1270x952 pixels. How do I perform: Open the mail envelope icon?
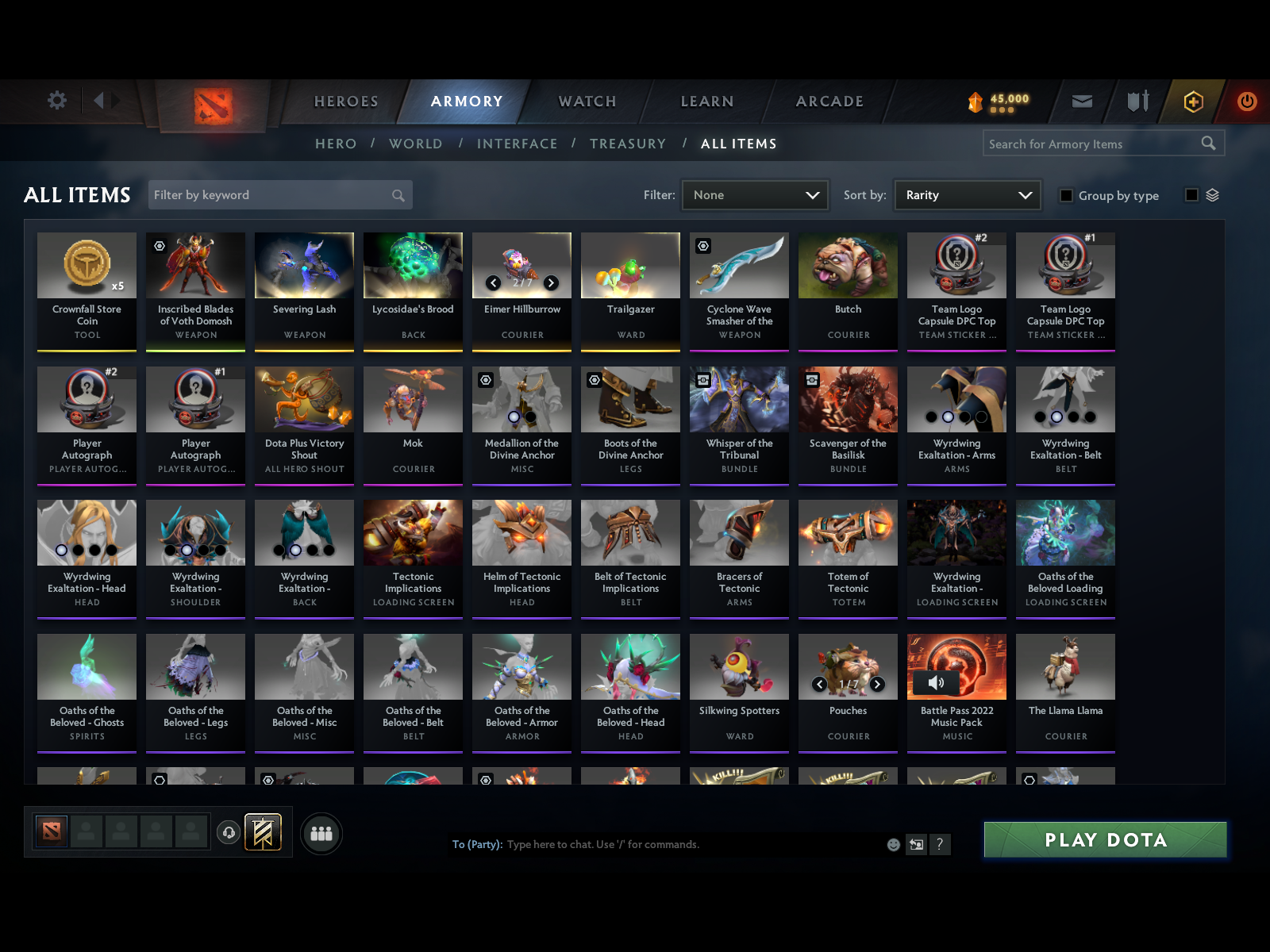pos(1081,101)
